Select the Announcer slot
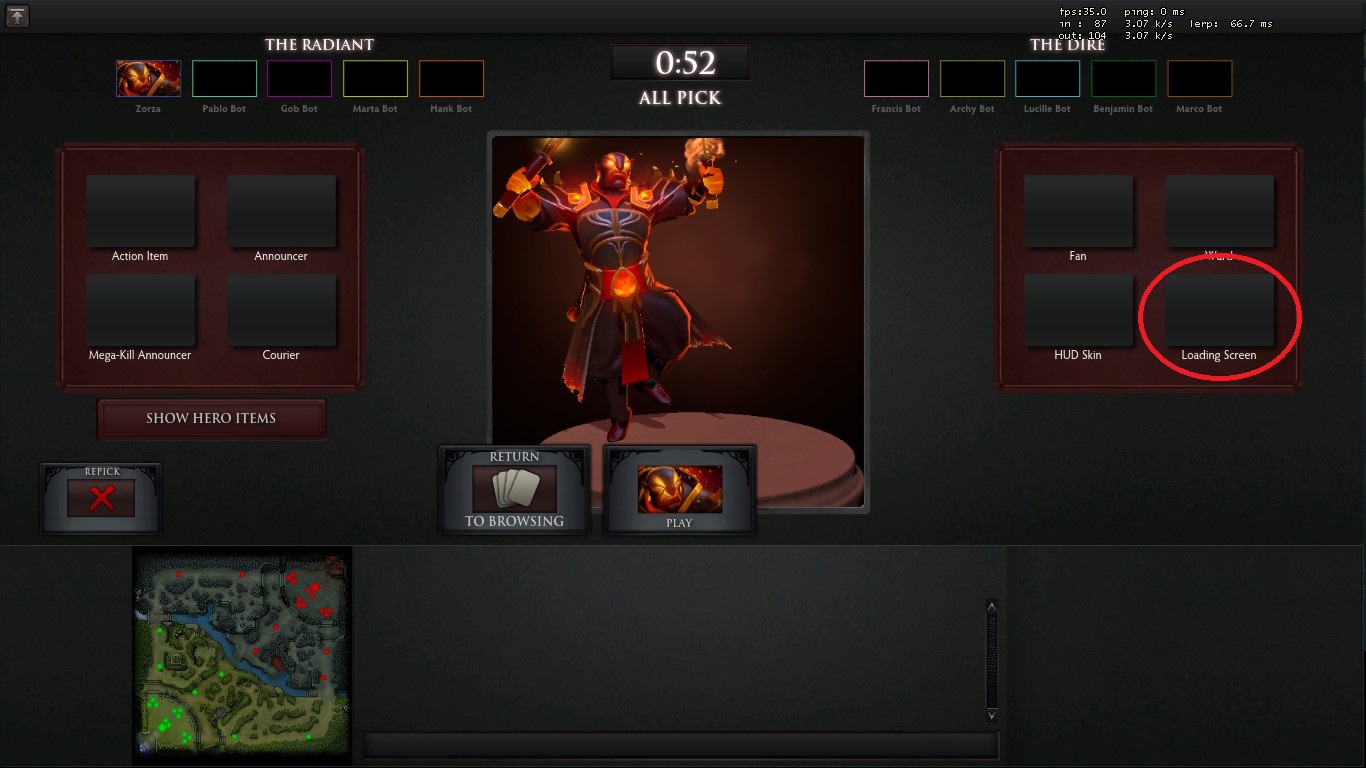 281,211
